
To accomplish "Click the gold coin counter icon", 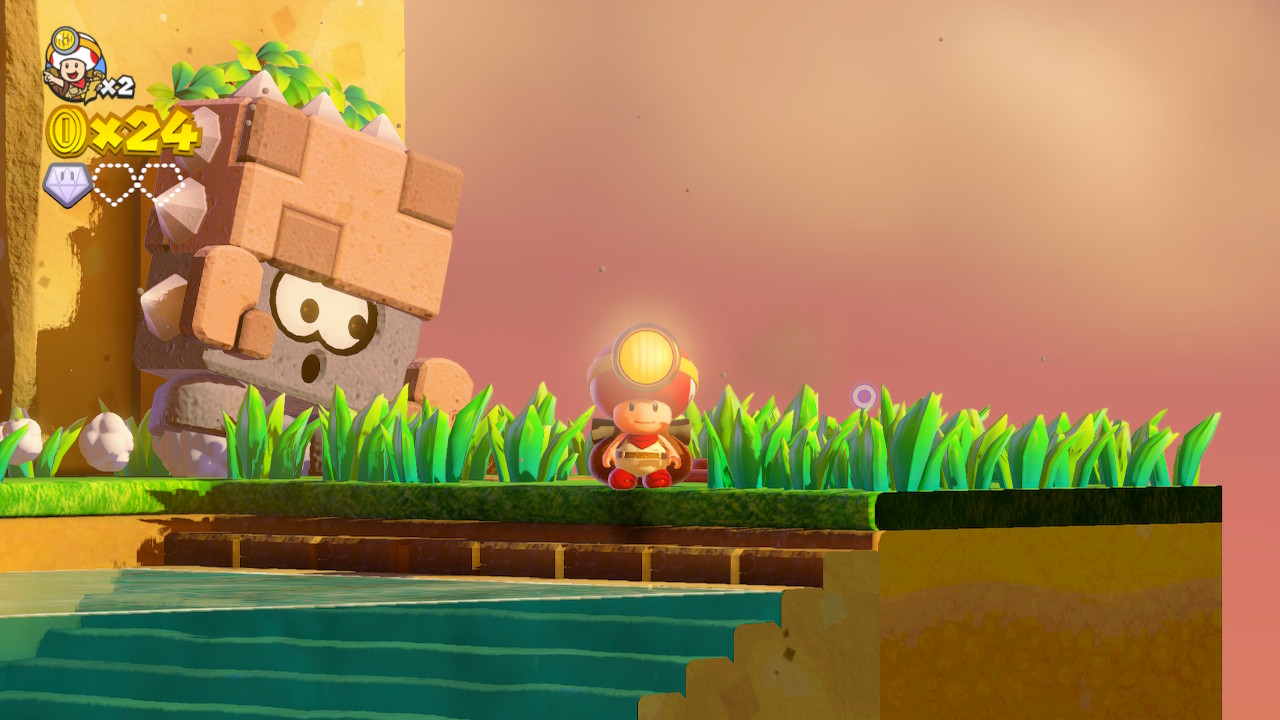I will (67, 131).
